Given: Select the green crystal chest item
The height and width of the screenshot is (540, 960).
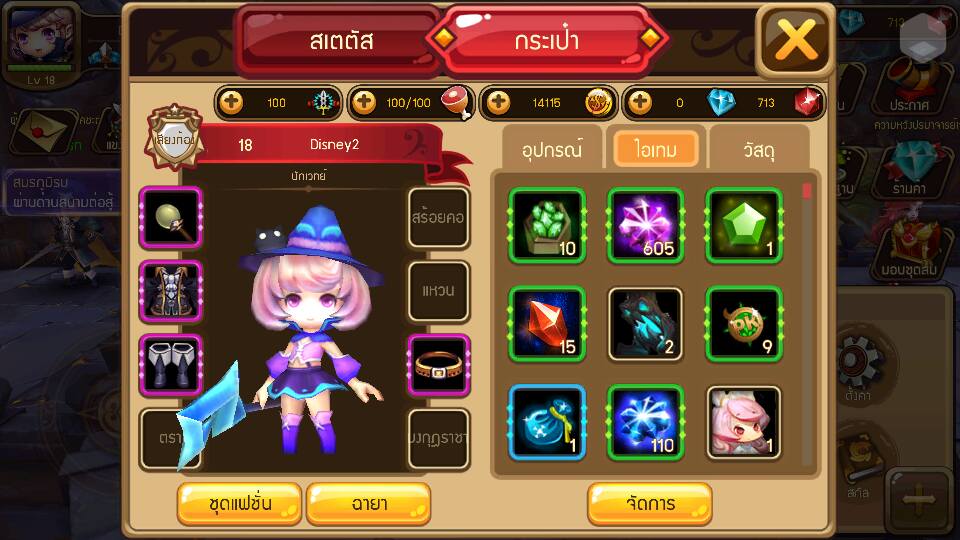Looking at the screenshot, I should (x=547, y=225).
